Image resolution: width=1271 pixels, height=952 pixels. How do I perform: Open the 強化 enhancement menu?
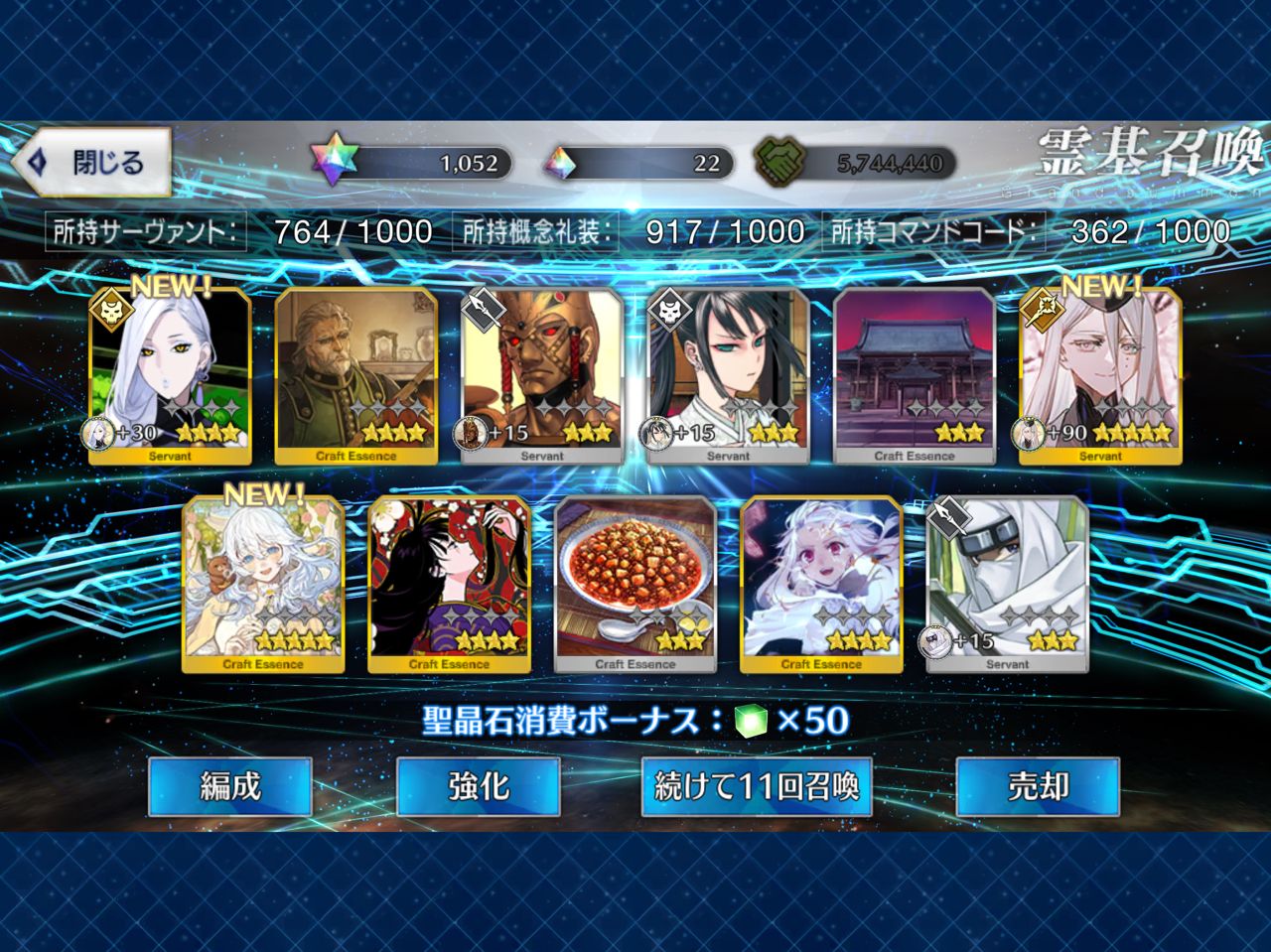point(479,786)
